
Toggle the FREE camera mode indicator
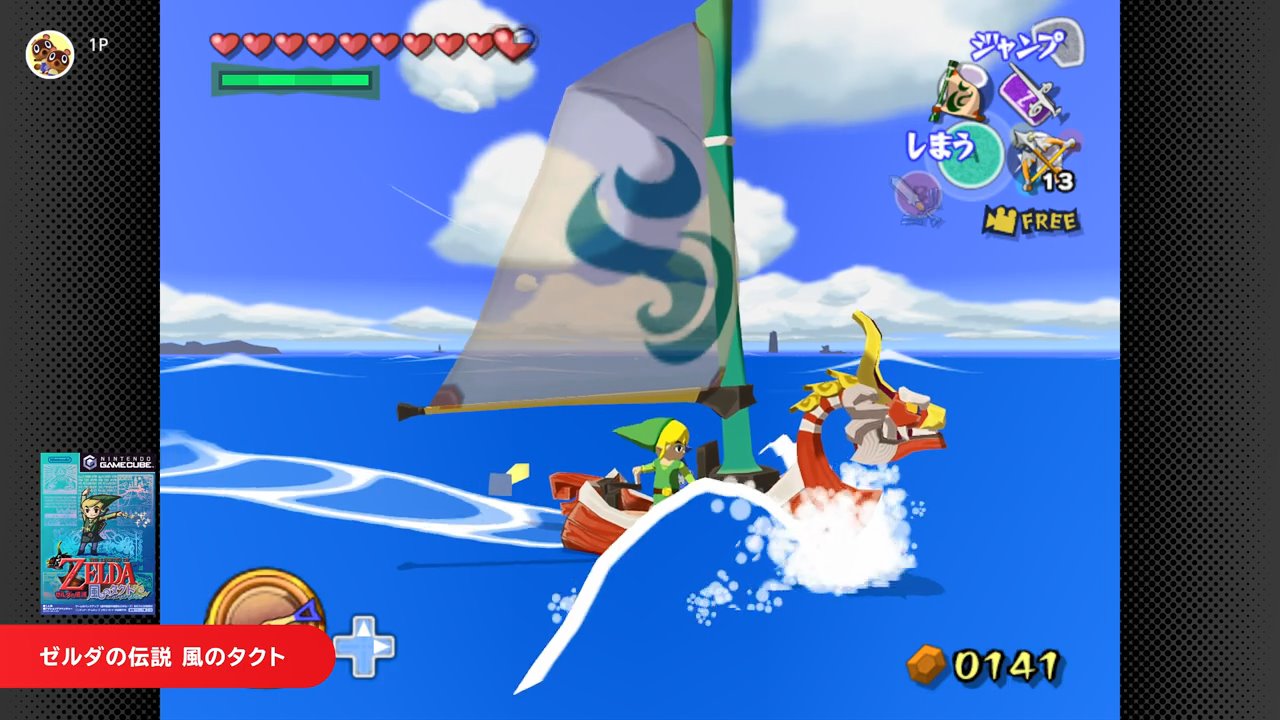point(1030,220)
